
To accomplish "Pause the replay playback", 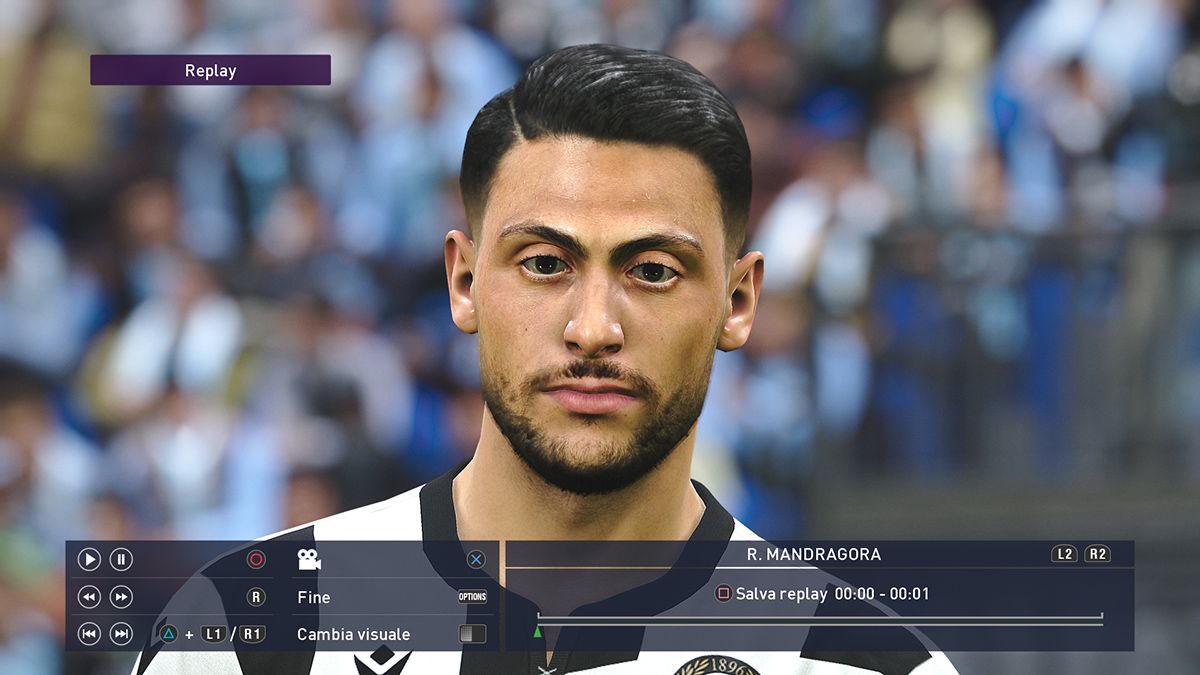I will (x=121, y=560).
